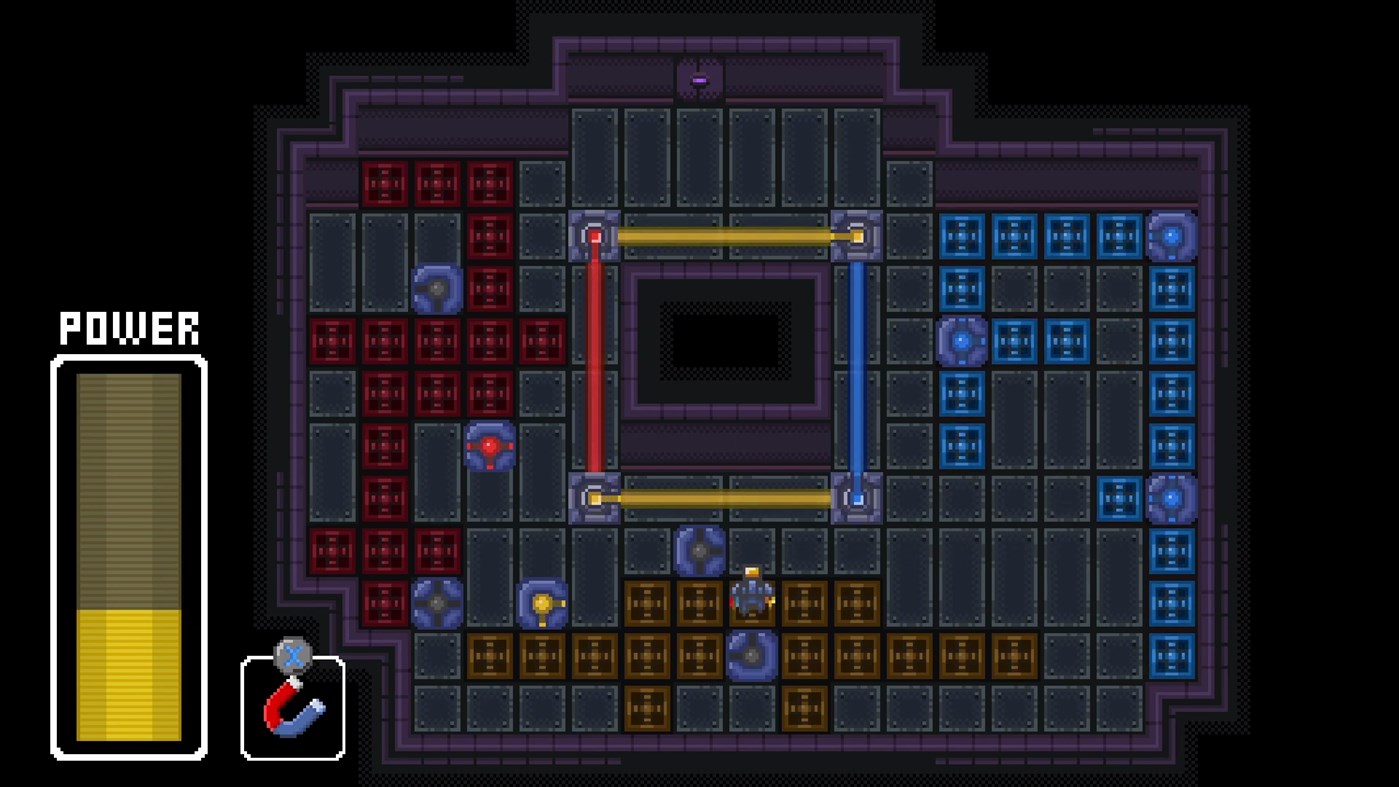Click the blue X marker above the magnet

click(293, 657)
